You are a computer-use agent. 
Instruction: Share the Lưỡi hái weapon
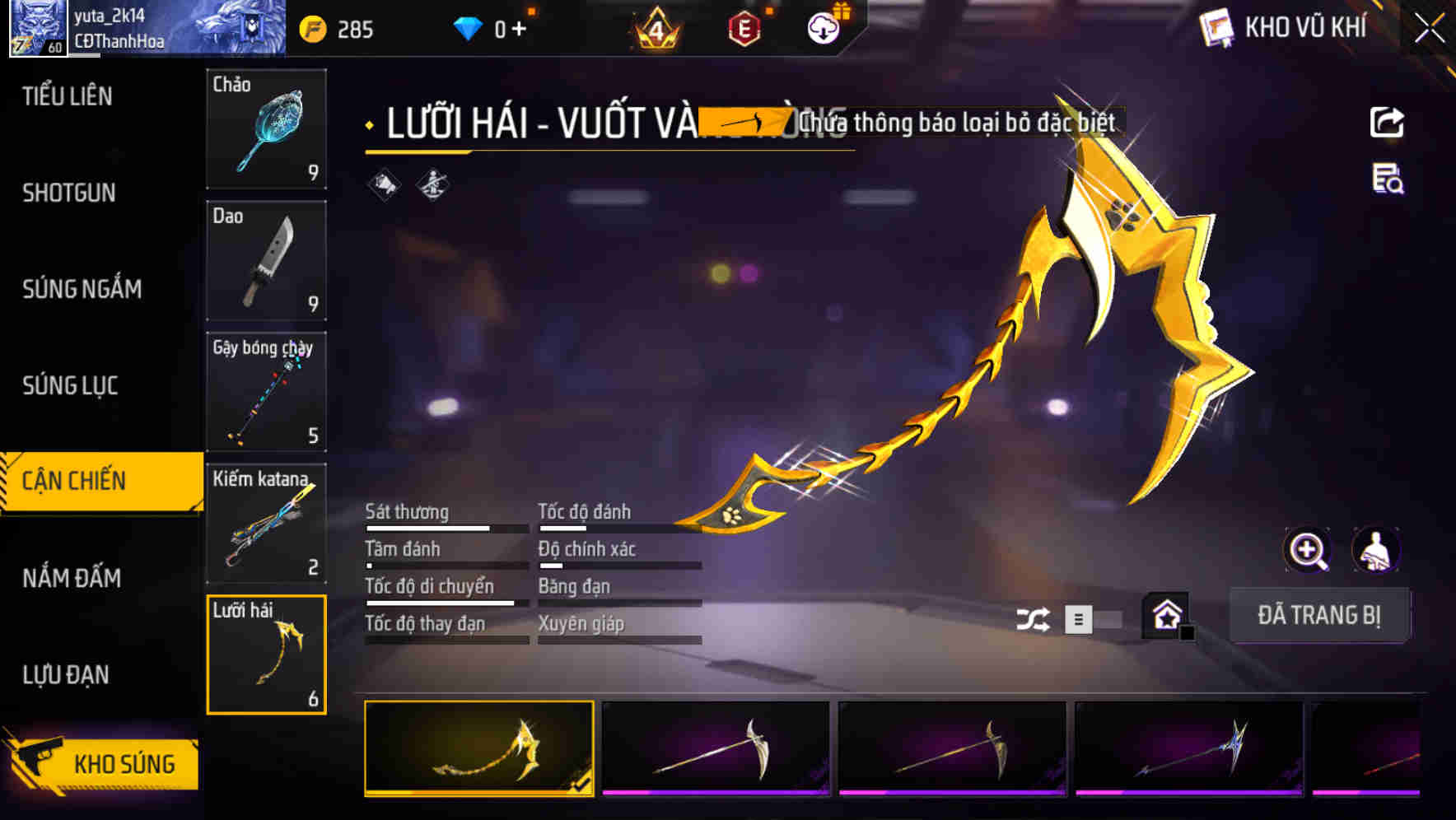coord(1387,122)
